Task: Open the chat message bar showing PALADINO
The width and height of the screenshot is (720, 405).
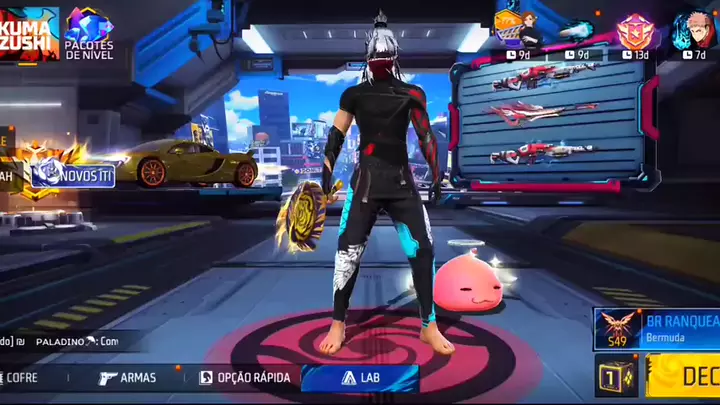Action: coord(70,341)
